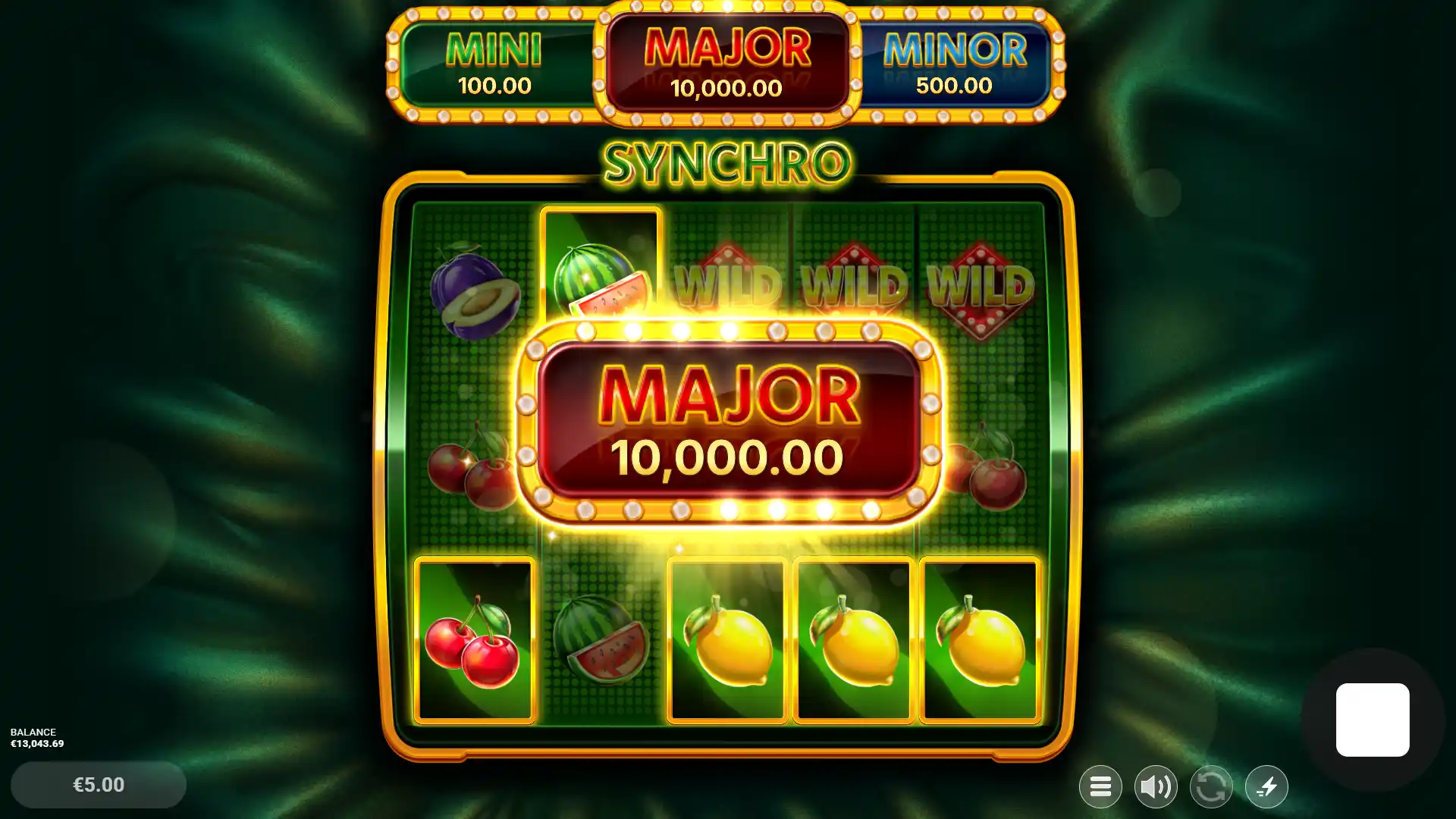The image size is (1456, 819).
Task: Open the bet amount selector showing €5.00
Action: click(x=97, y=785)
